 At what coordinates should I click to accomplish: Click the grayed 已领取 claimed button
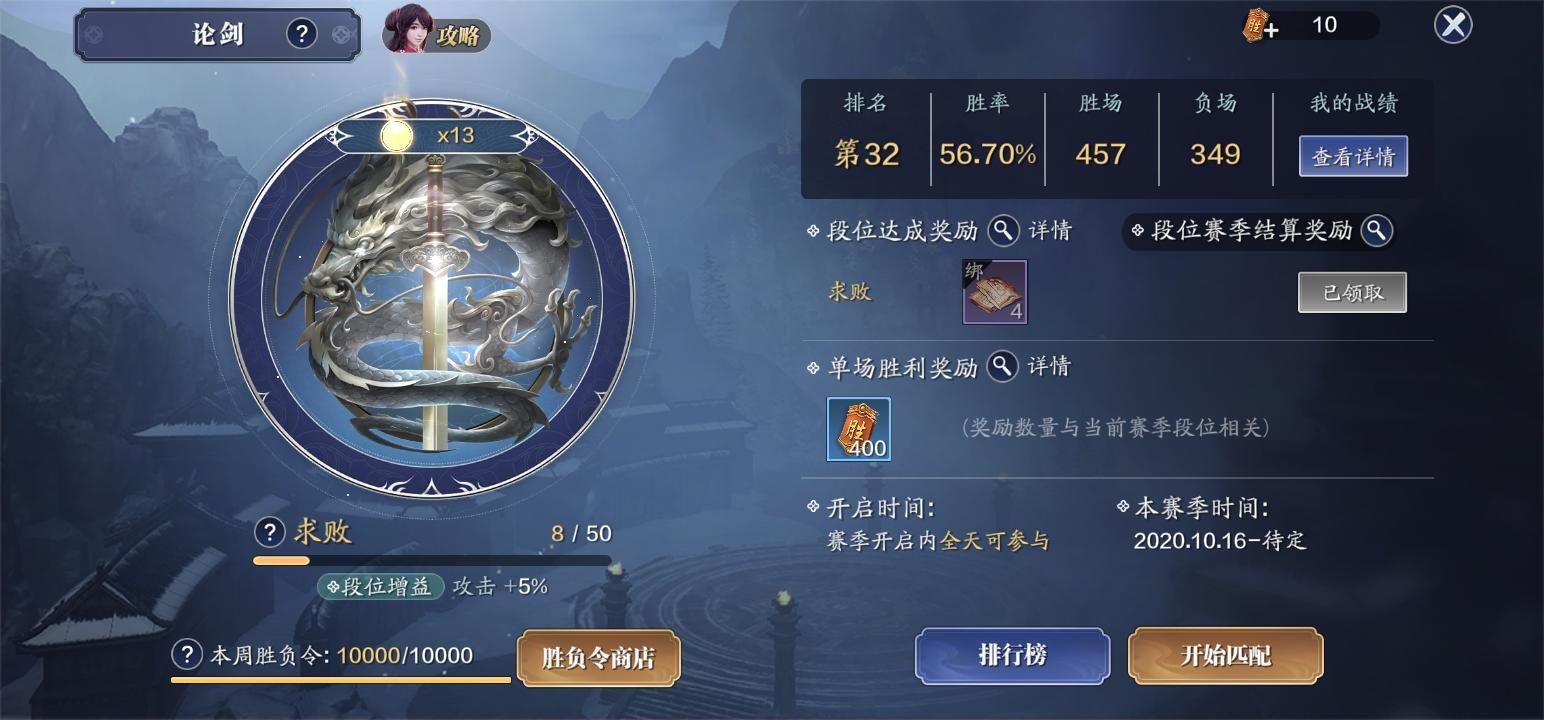[1352, 292]
